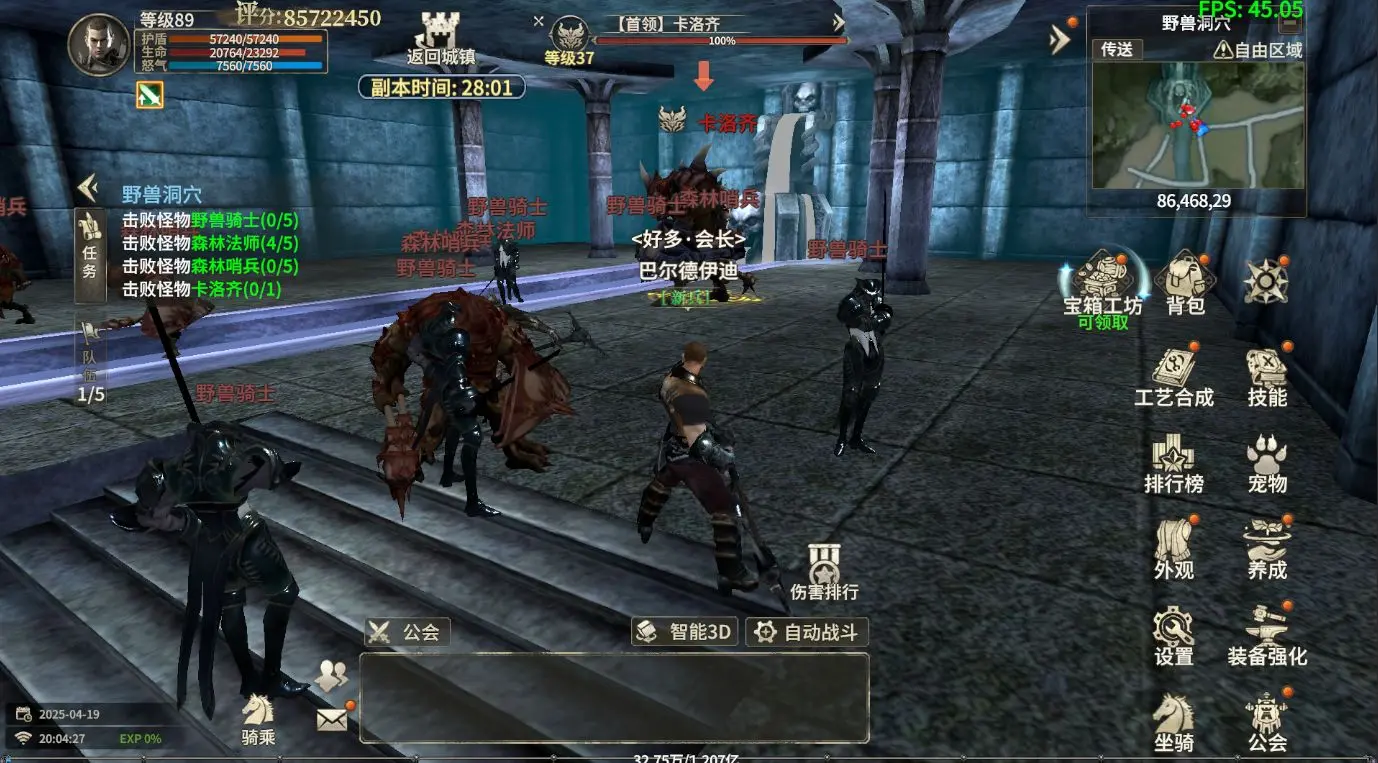Viewport: 1378px width, 763px height.
Task: Open the 养成 development menu
Action: 1266,550
